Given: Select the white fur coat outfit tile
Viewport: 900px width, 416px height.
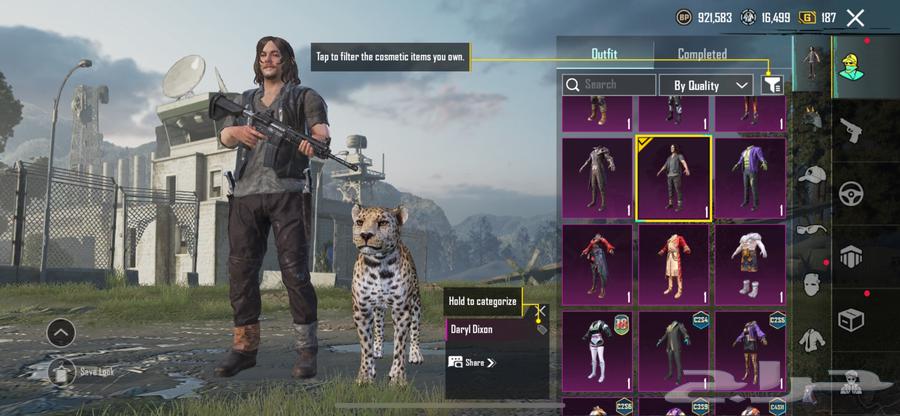Looking at the screenshot, I should (749, 264).
